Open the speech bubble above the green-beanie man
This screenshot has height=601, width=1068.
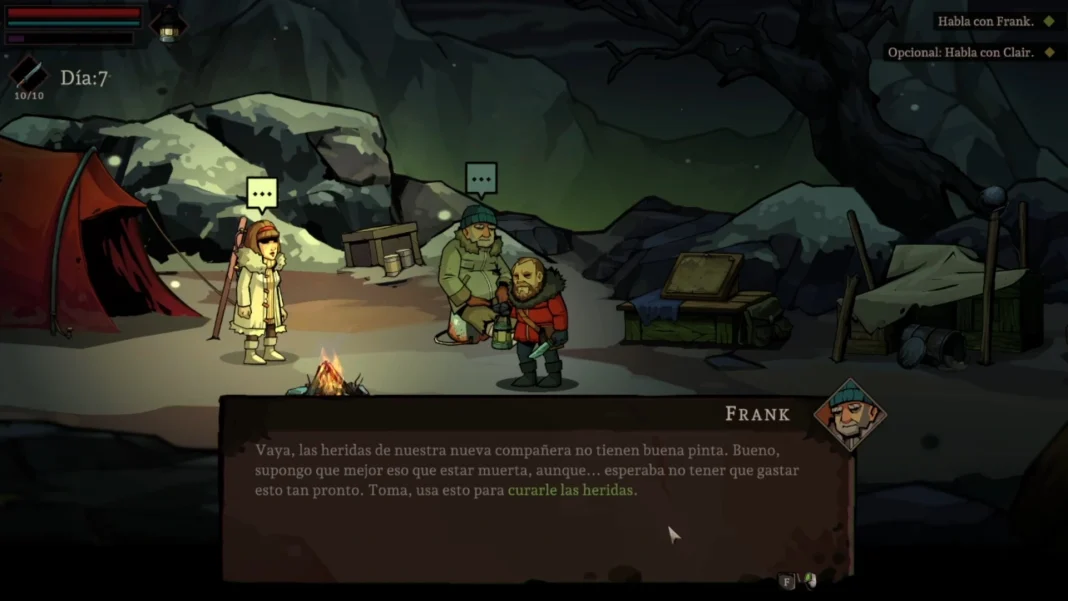481,179
